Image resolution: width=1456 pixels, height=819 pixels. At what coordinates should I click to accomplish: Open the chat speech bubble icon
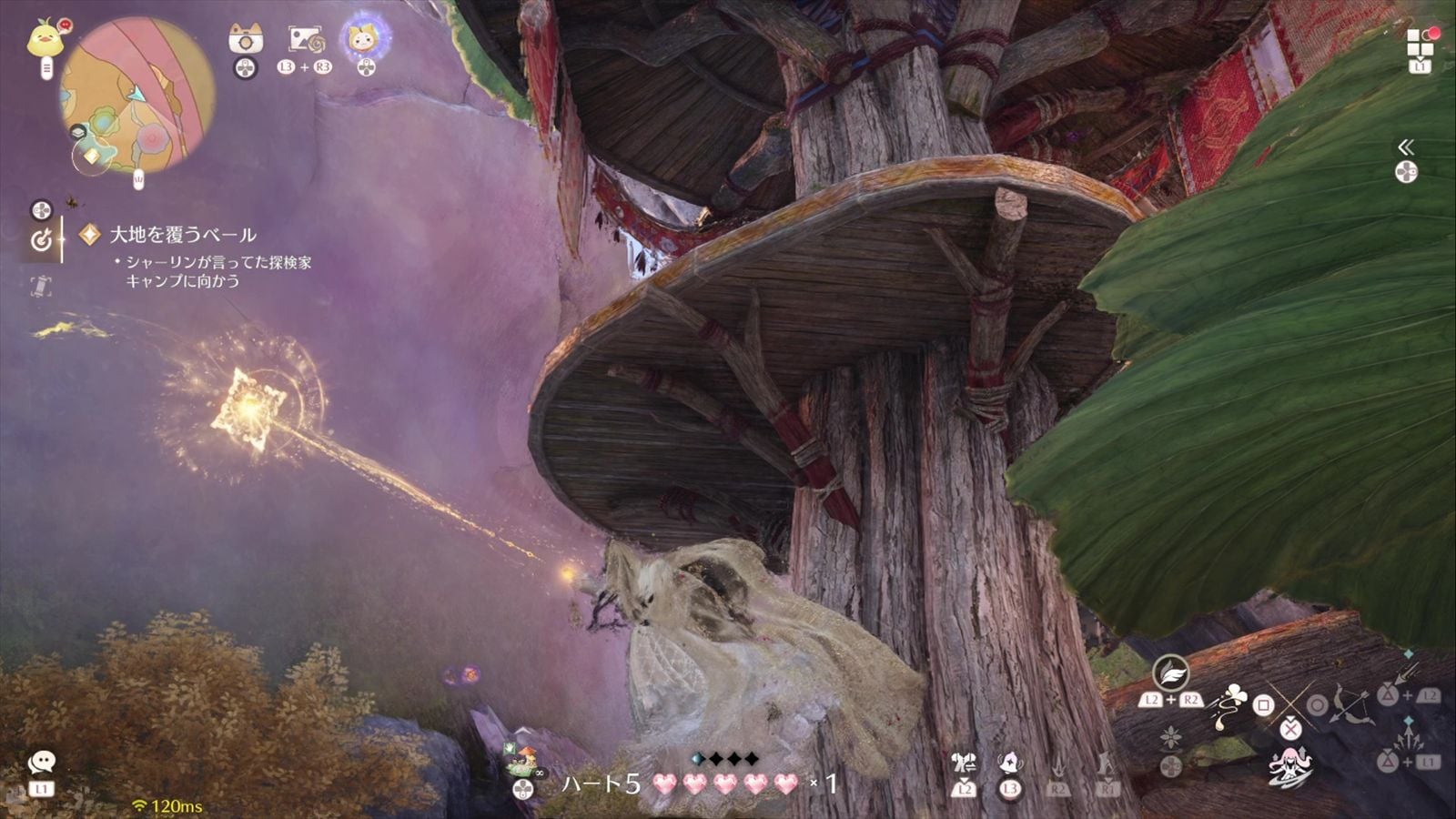[41, 762]
